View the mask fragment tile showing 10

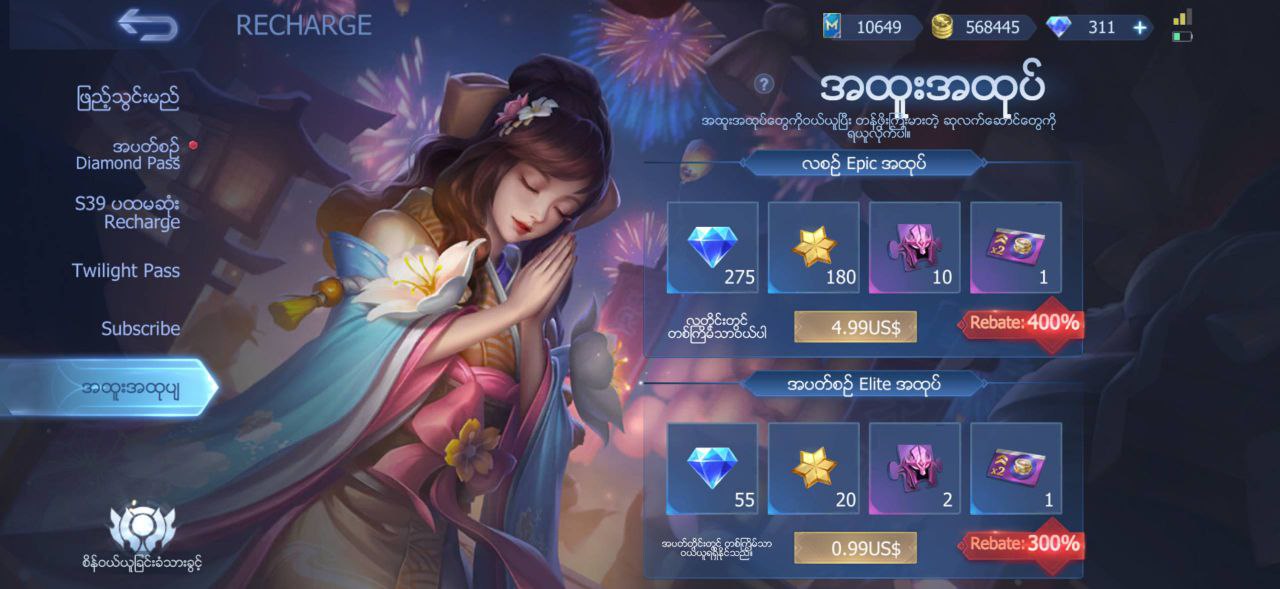(x=915, y=248)
